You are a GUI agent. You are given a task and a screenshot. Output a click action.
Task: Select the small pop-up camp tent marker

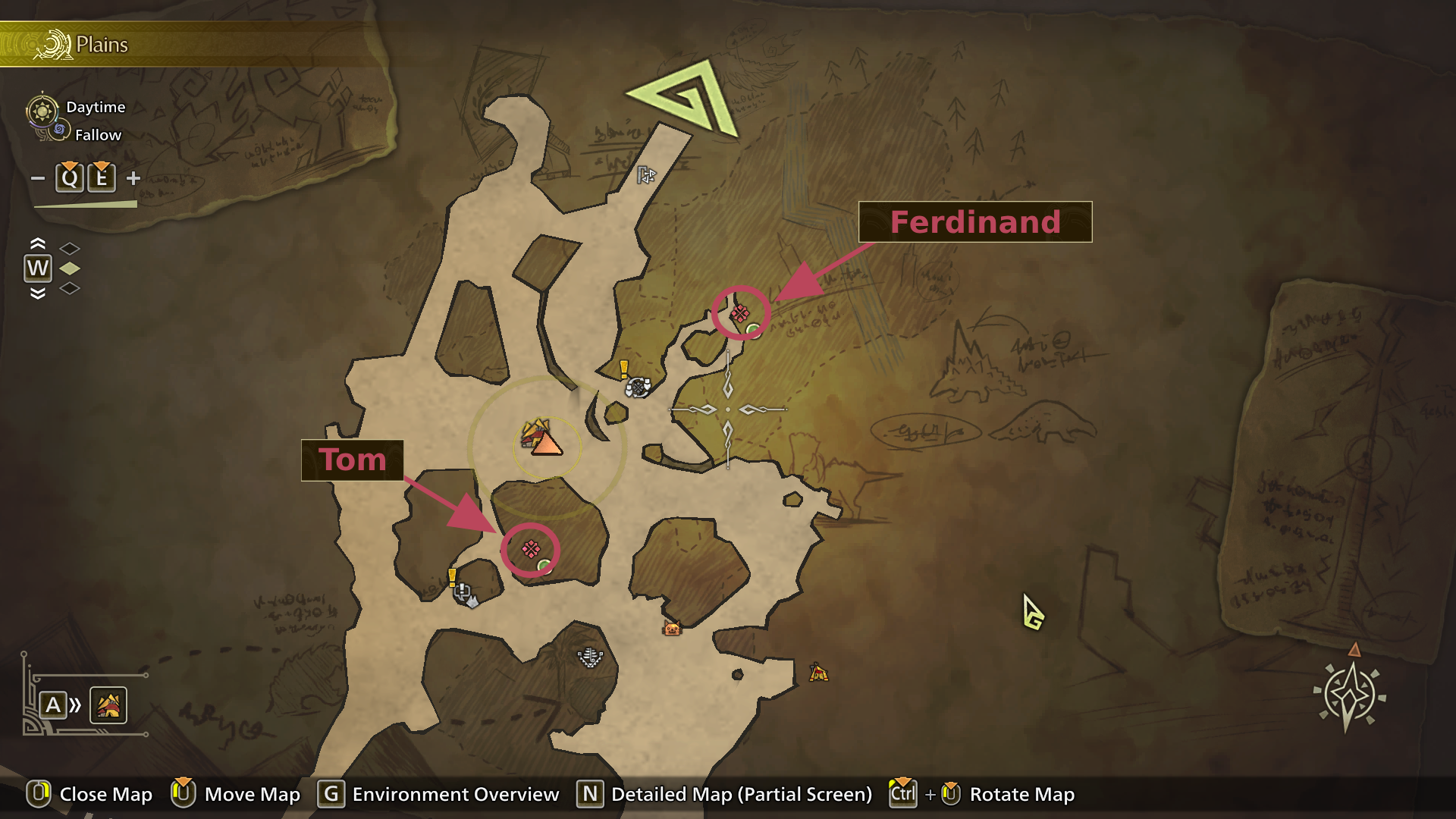point(817,672)
